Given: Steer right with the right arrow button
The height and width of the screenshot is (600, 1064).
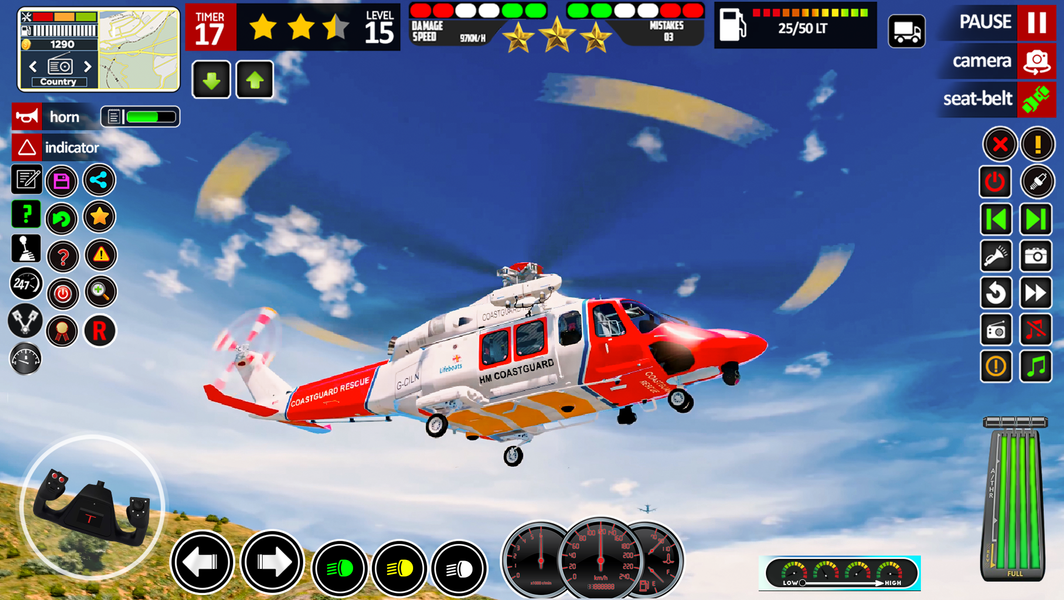Looking at the screenshot, I should coord(271,563).
